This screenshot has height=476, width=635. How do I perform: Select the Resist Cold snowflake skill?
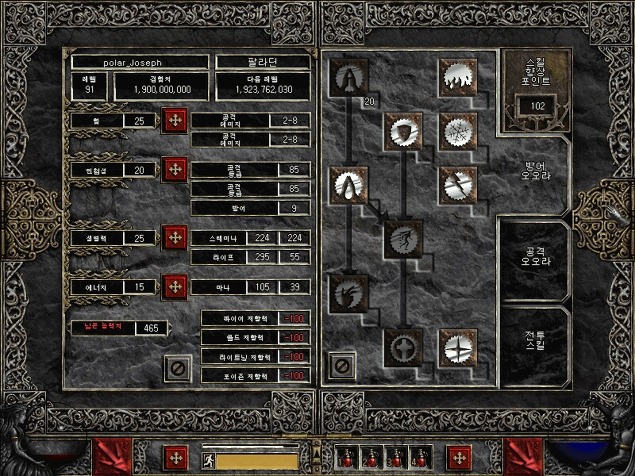click(456, 130)
